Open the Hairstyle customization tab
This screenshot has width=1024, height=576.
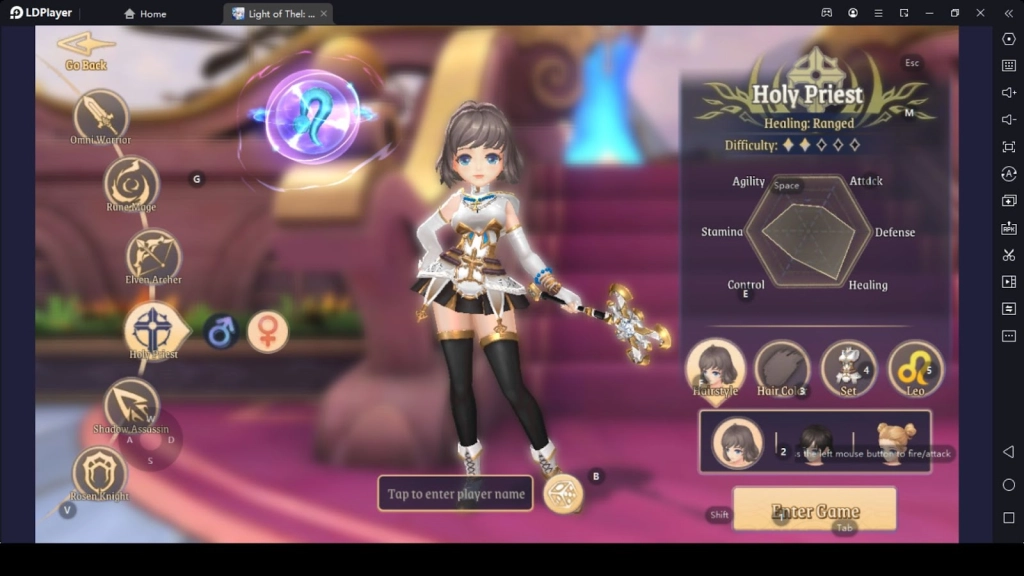[715, 367]
